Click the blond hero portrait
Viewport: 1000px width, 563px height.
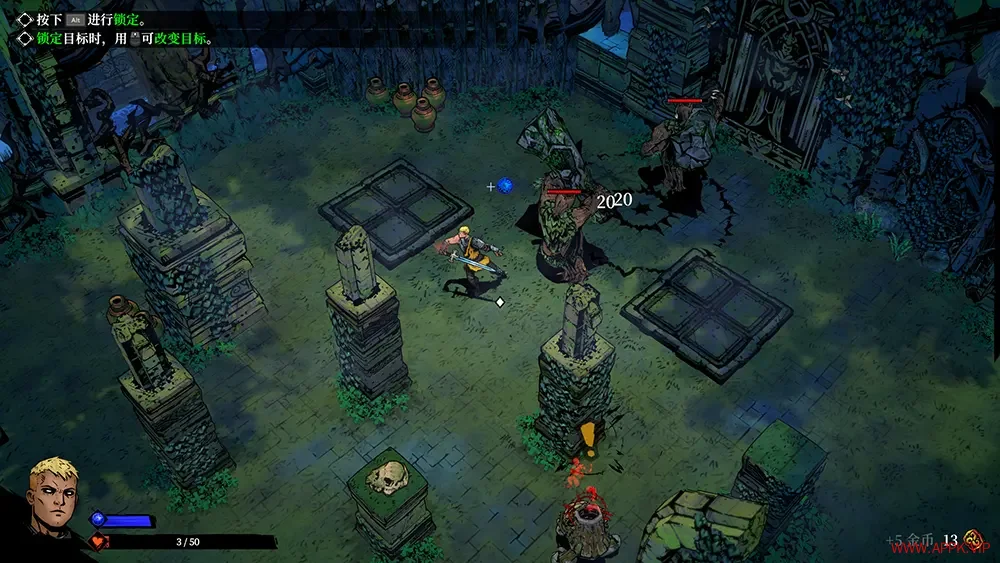50,494
